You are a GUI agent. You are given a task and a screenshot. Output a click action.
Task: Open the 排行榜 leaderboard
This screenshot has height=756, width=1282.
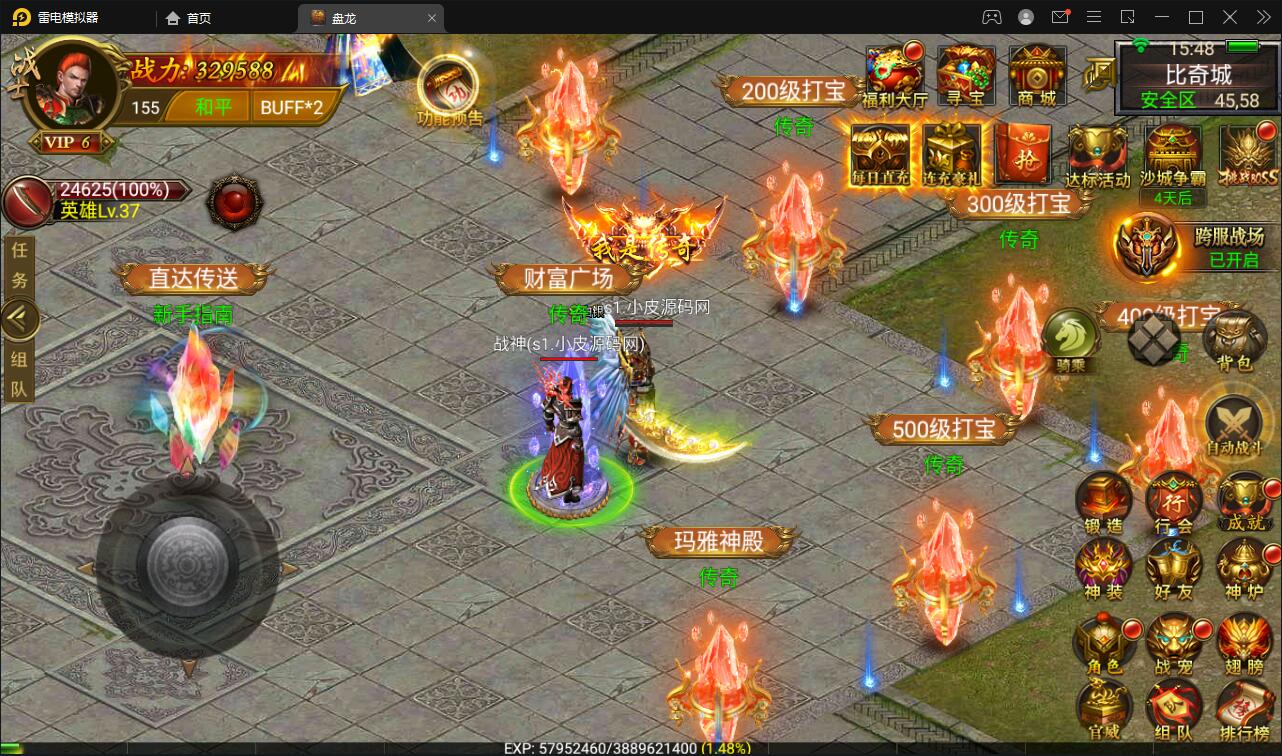(x=1245, y=712)
